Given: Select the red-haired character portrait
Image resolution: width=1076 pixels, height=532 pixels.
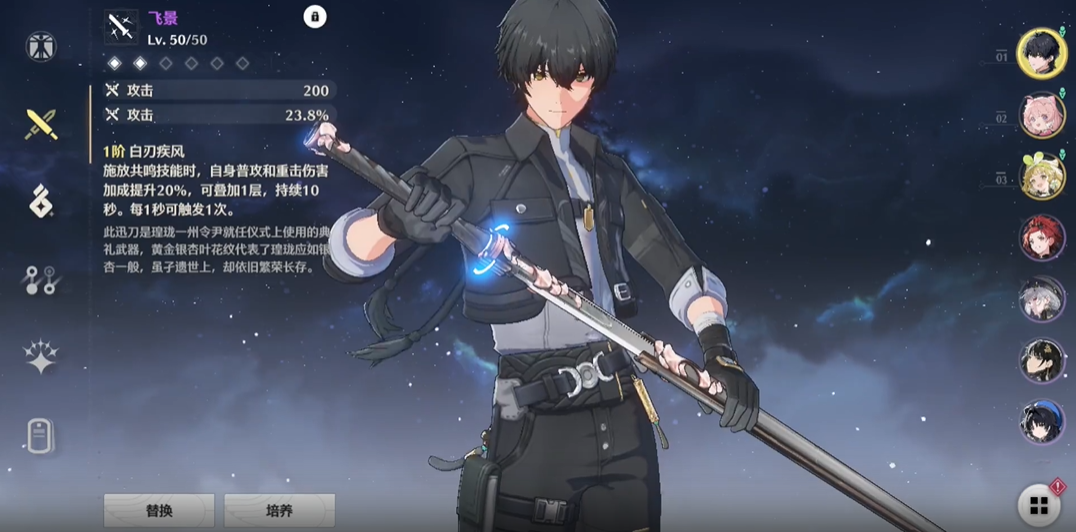Looking at the screenshot, I should 1041,238.
